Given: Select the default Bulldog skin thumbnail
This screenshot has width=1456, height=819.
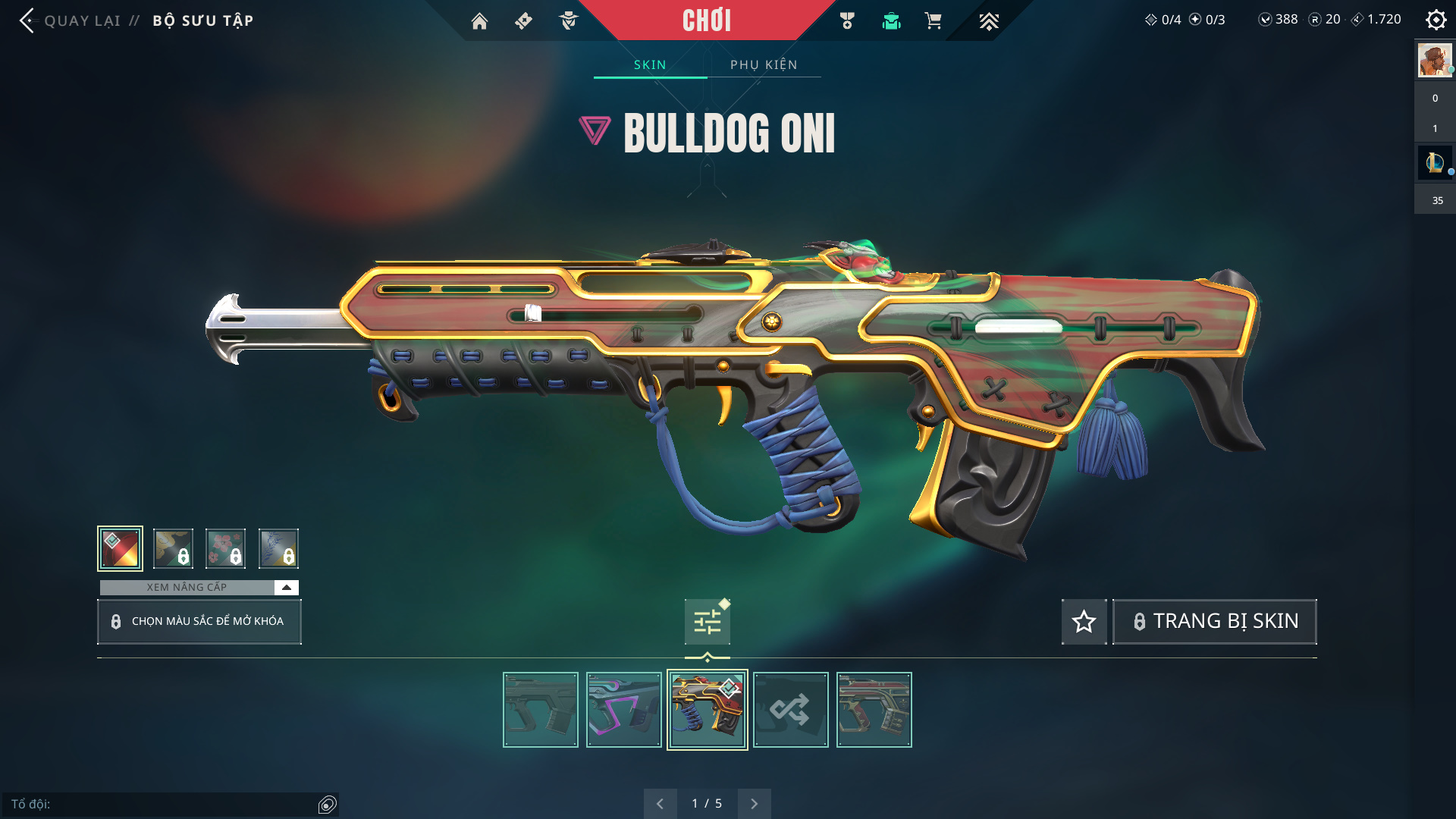Looking at the screenshot, I should 541,710.
